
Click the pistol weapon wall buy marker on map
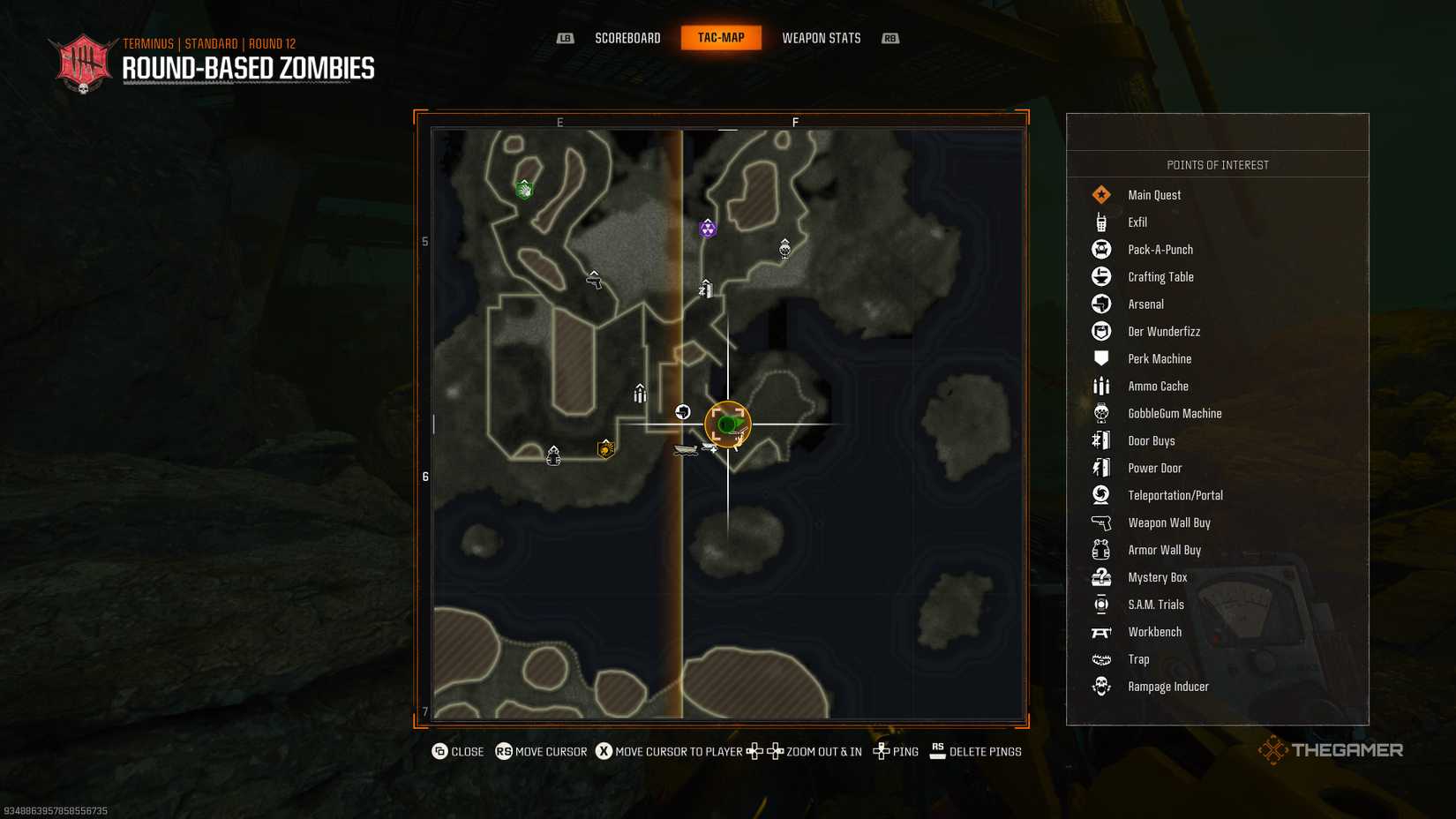[593, 281]
